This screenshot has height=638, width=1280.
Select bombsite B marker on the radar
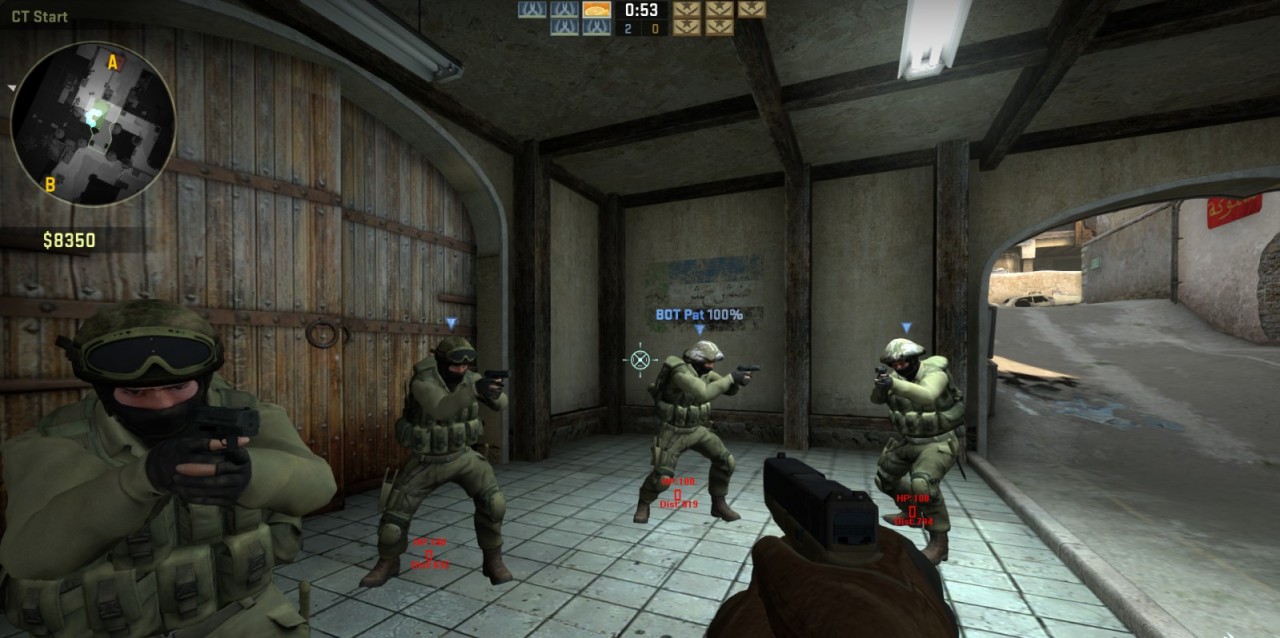coord(50,184)
